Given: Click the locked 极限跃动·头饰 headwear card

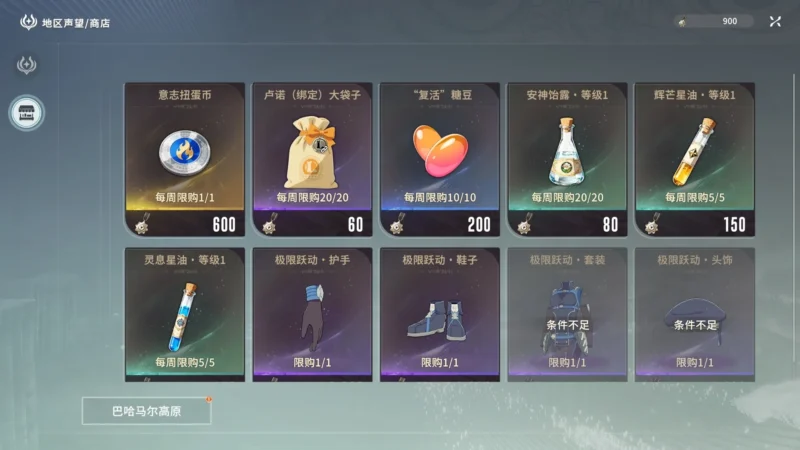Looking at the screenshot, I should pos(694,313).
